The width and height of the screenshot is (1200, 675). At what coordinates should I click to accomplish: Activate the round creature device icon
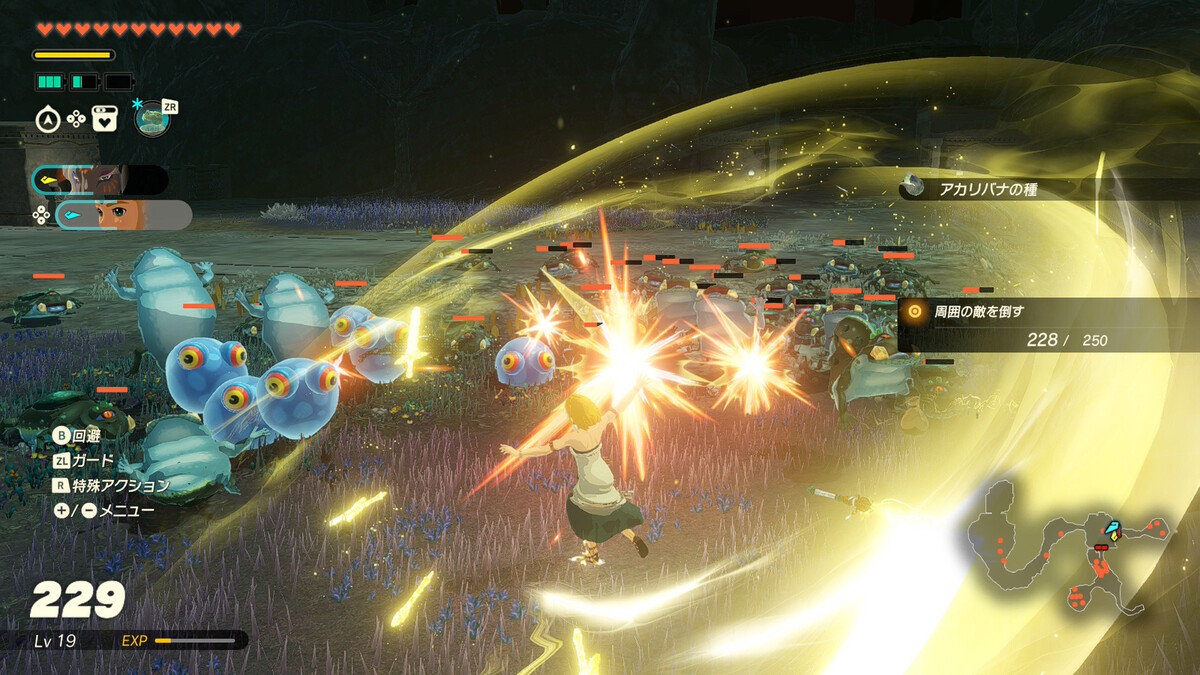(x=152, y=118)
